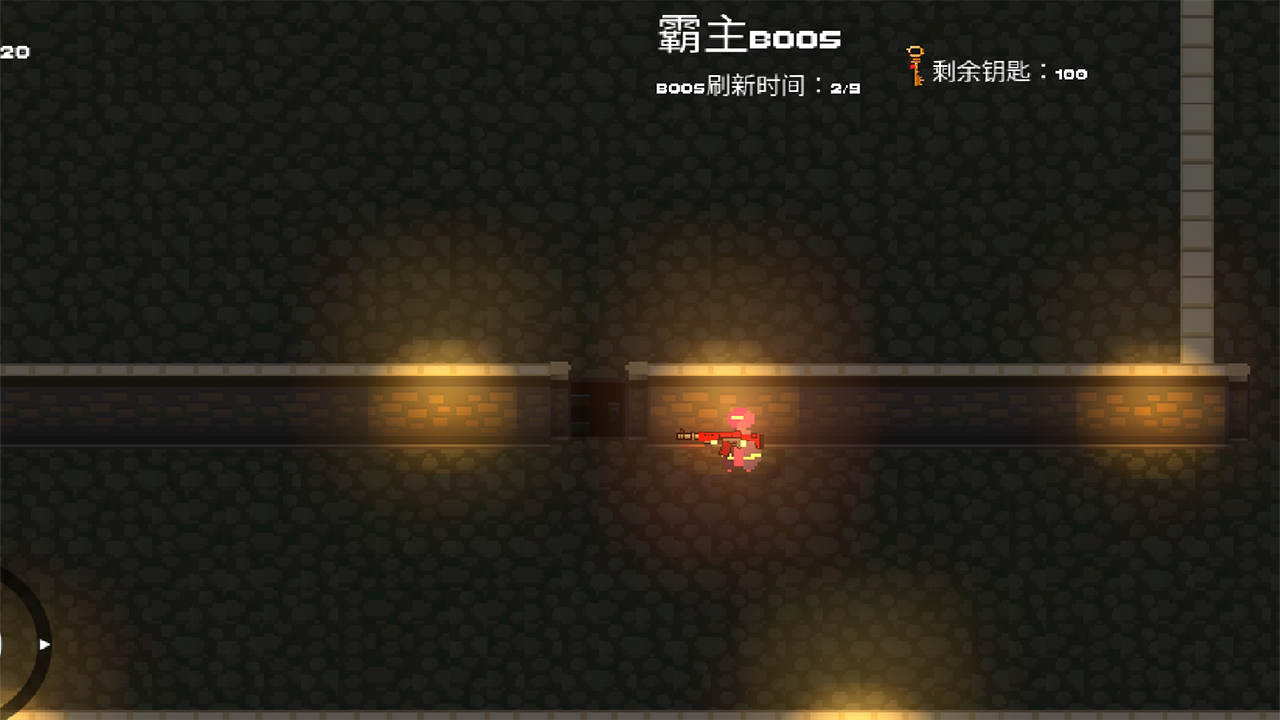Tap the virtual joystick's right arrow
The width and height of the screenshot is (1280, 720).
pos(44,645)
